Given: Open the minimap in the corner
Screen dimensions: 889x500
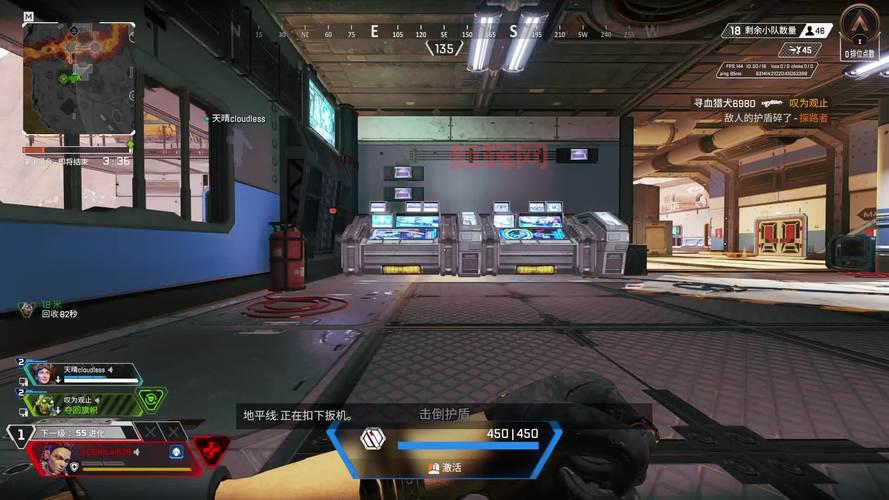Looking at the screenshot, I should [x=78, y=78].
